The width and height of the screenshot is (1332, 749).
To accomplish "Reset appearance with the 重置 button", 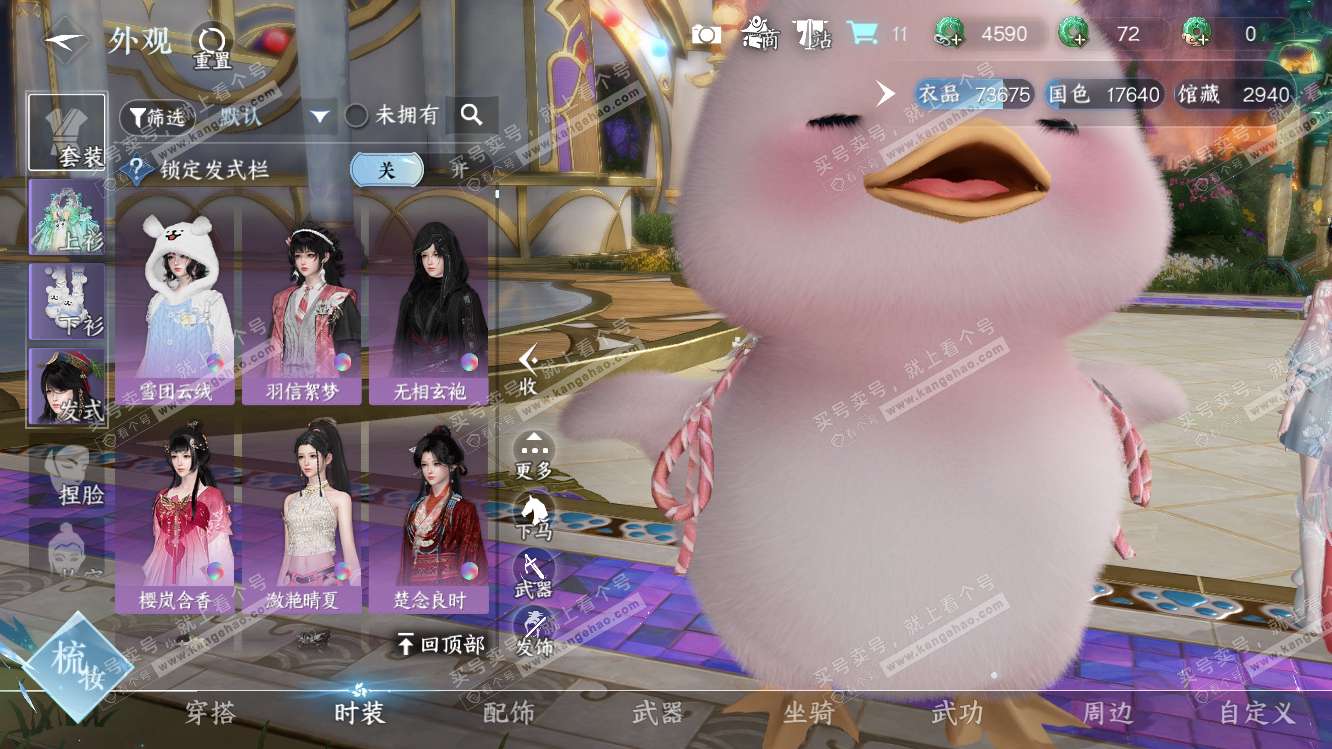I will coord(211,46).
